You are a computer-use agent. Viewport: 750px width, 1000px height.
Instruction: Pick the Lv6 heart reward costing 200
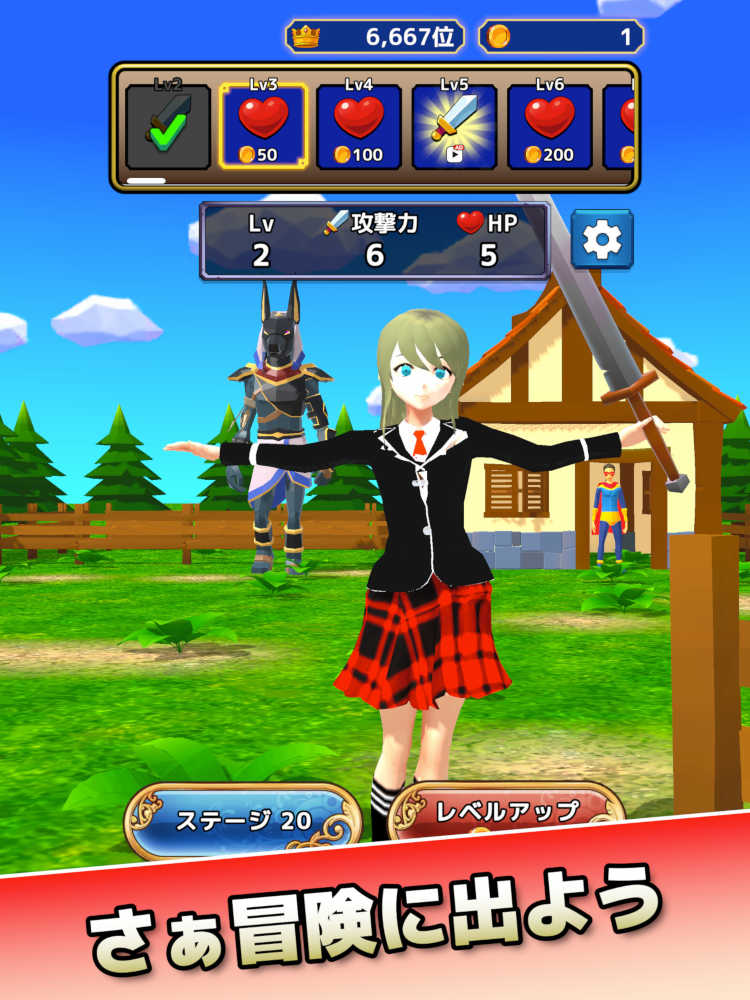click(550, 127)
